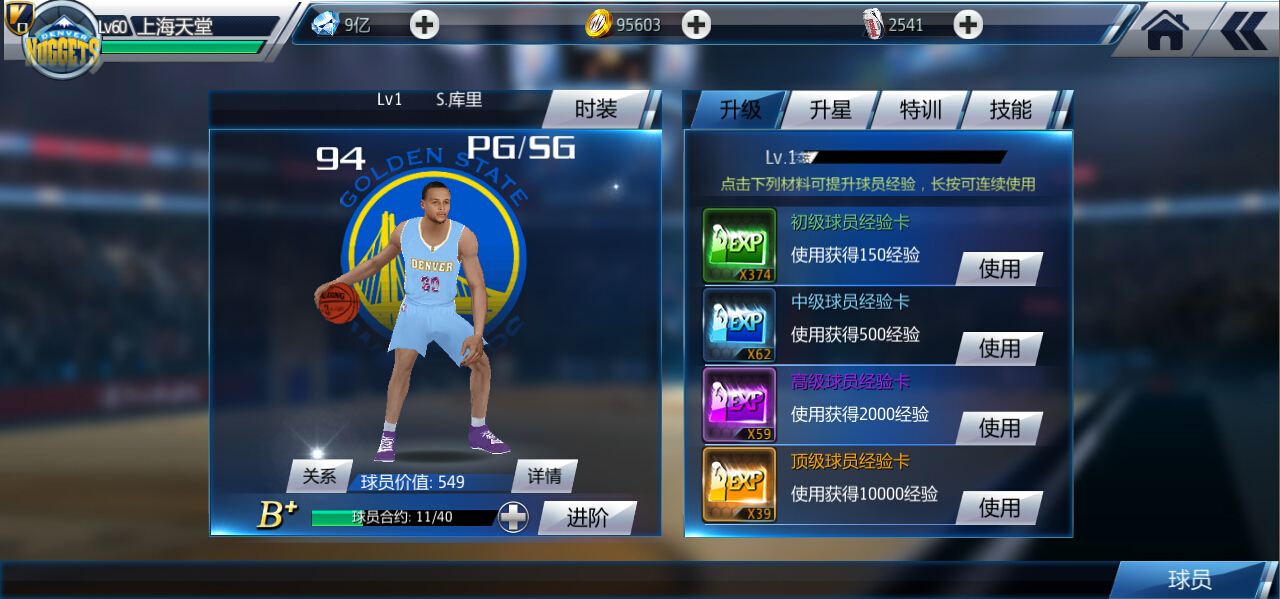Image resolution: width=1280 pixels, height=599 pixels.
Task: Return to the home screen
Action: [1165, 31]
